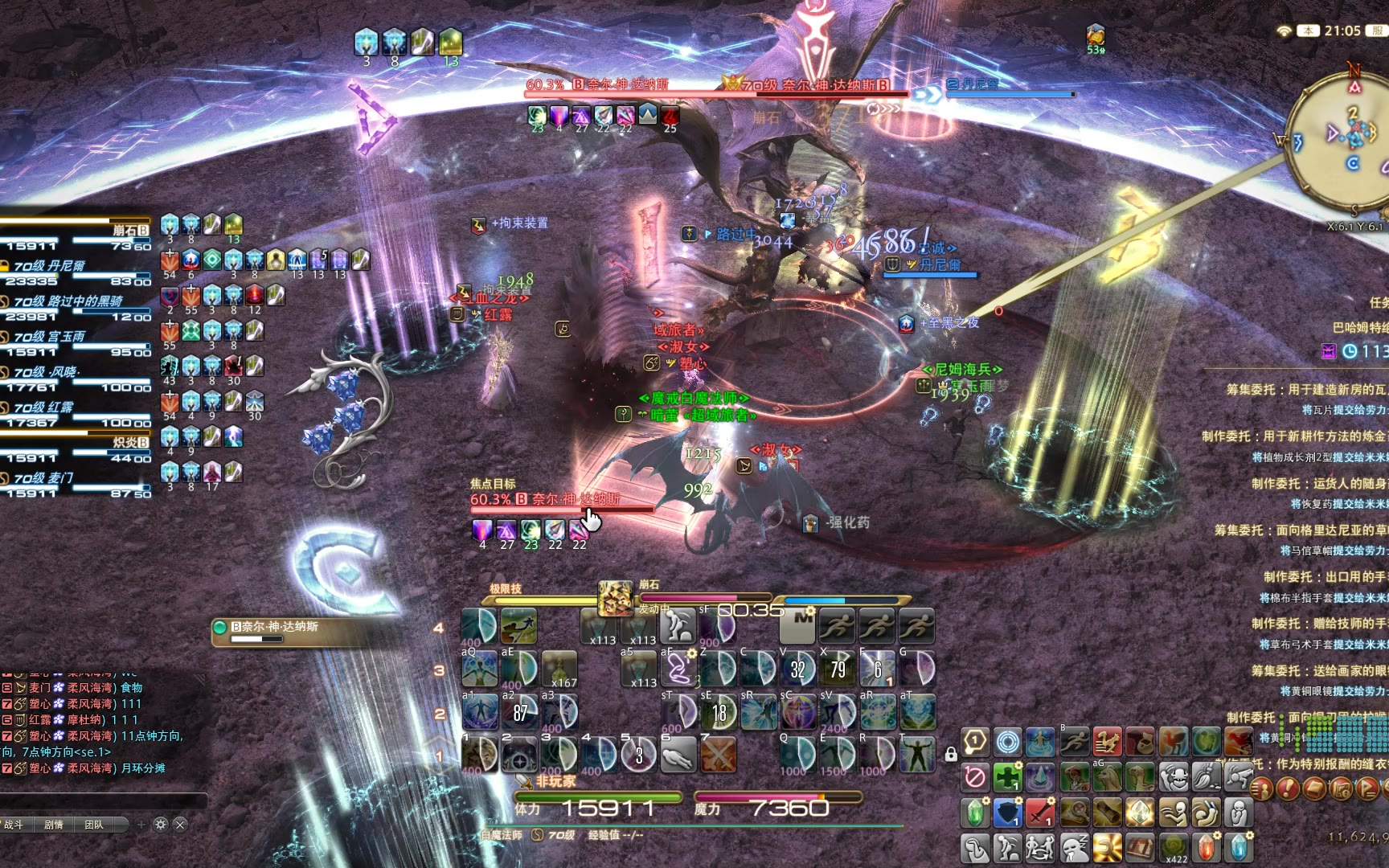This screenshot has height=868, width=1389.
Task: Activate hotbar slot 7 crossed swords action
Action: tap(718, 755)
